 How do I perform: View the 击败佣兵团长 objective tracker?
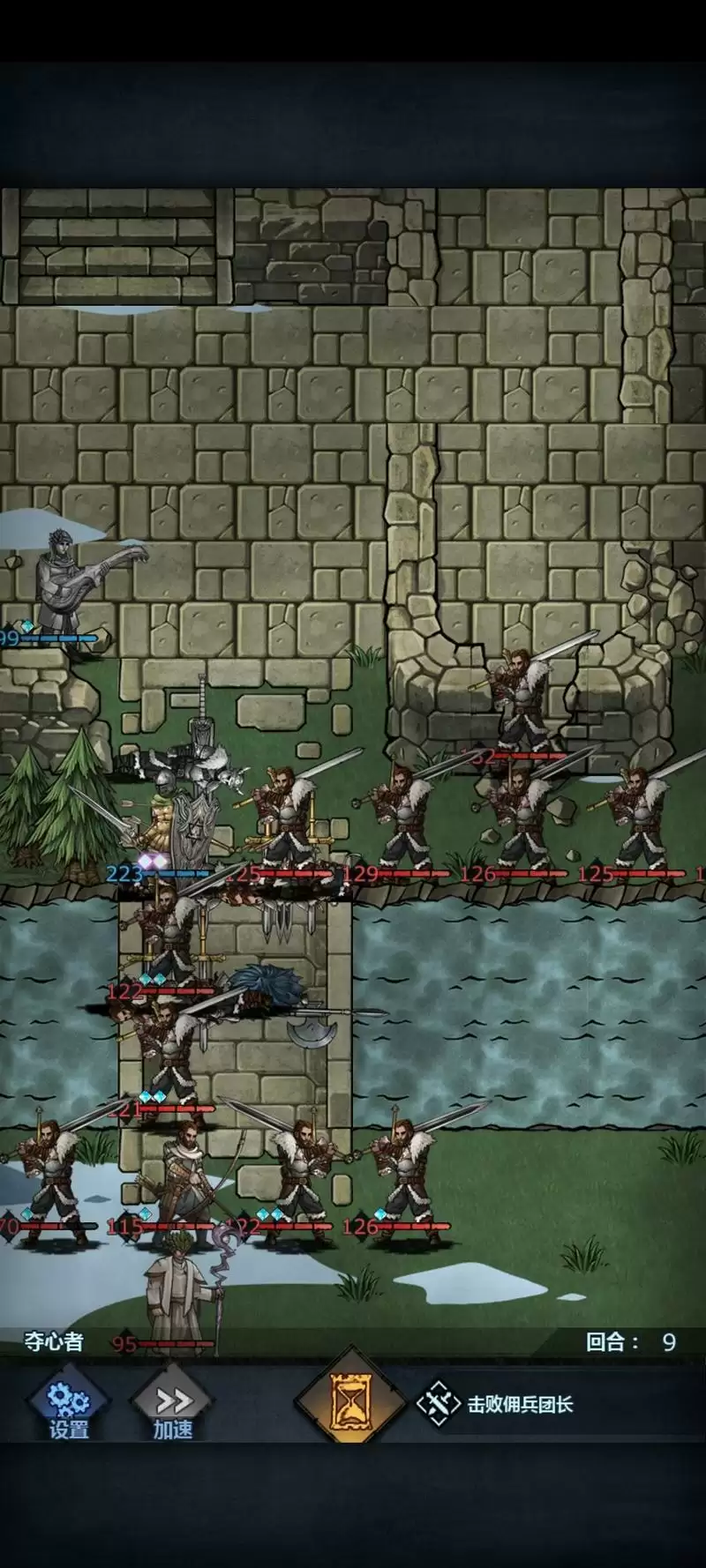point(499,1404)
